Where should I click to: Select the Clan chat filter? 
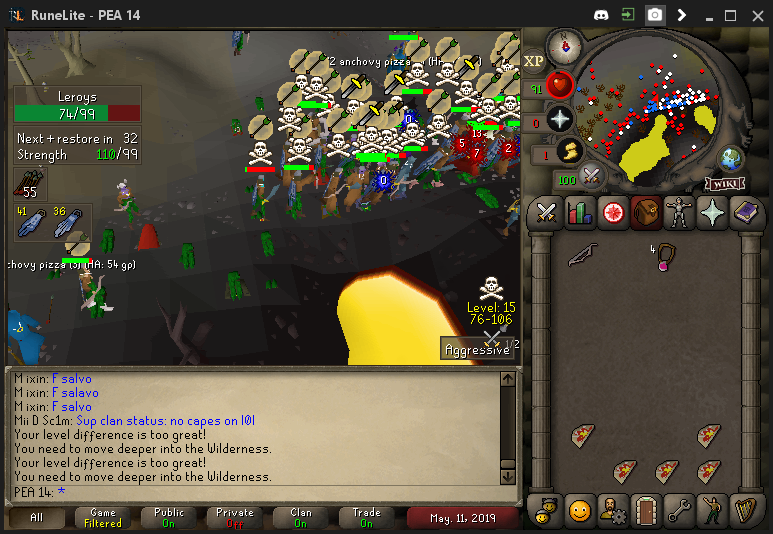pyautogui.click(x=301, y=518)
